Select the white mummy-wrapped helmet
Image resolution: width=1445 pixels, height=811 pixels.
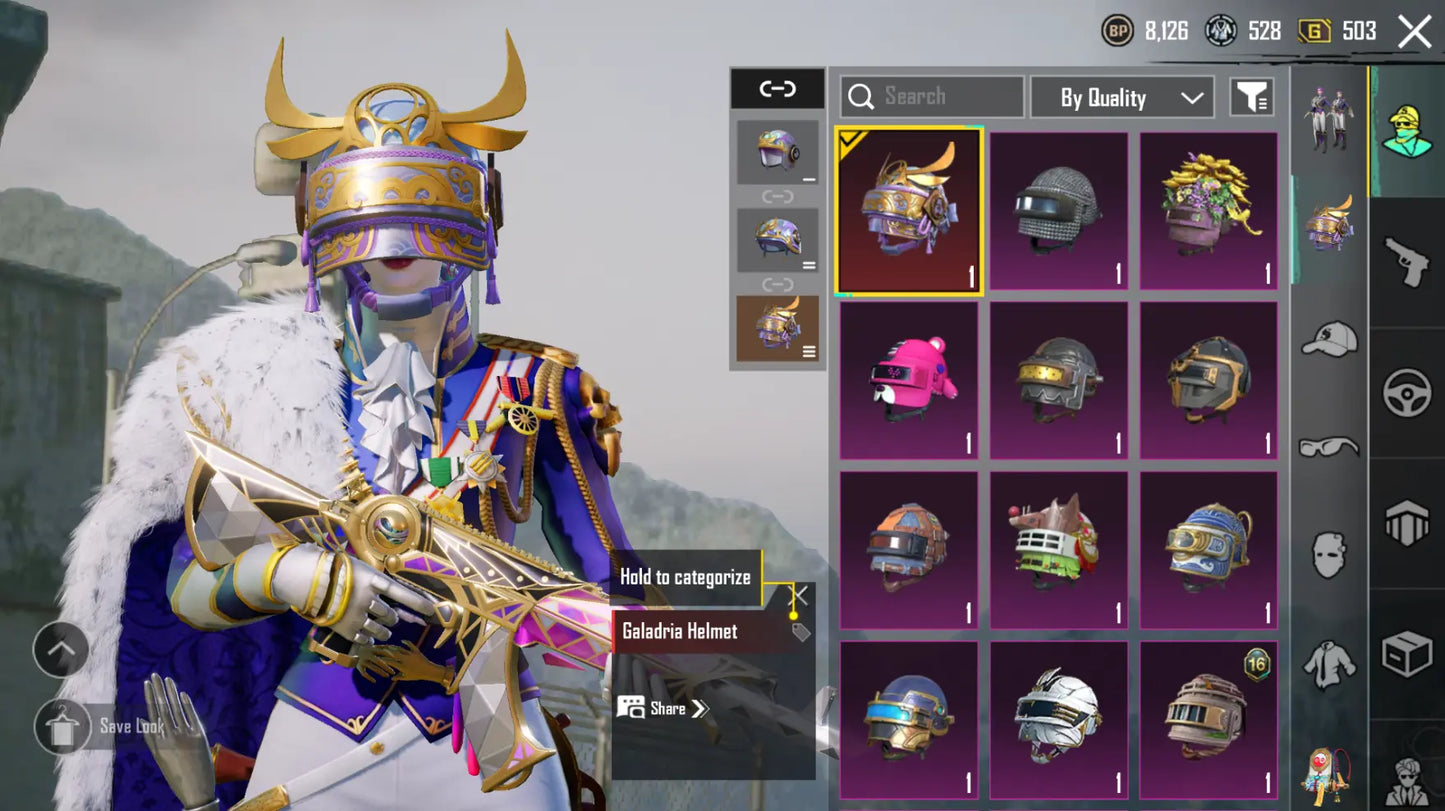1059,719
